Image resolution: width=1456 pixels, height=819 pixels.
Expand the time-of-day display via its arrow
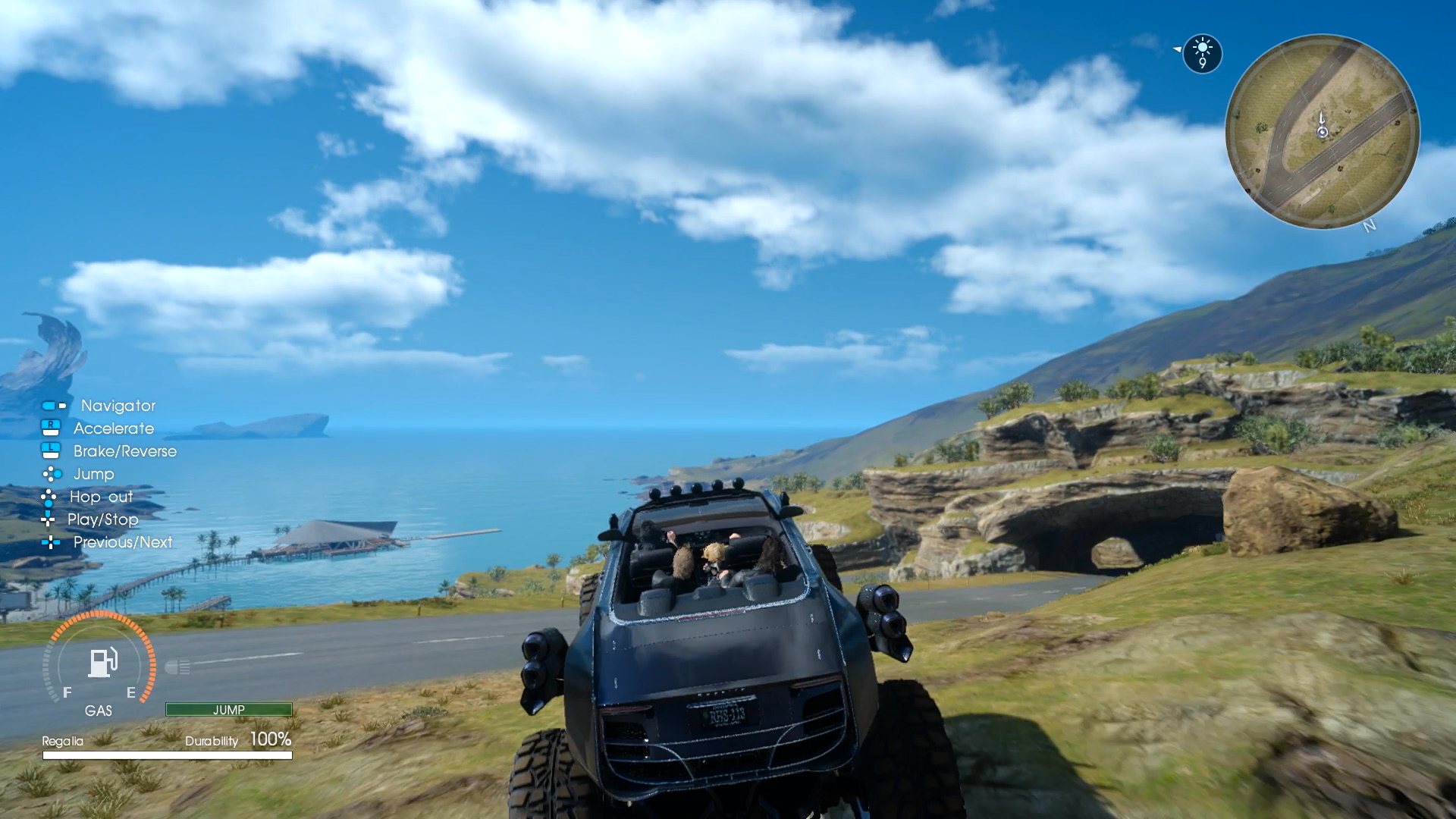coord(1177,49)
